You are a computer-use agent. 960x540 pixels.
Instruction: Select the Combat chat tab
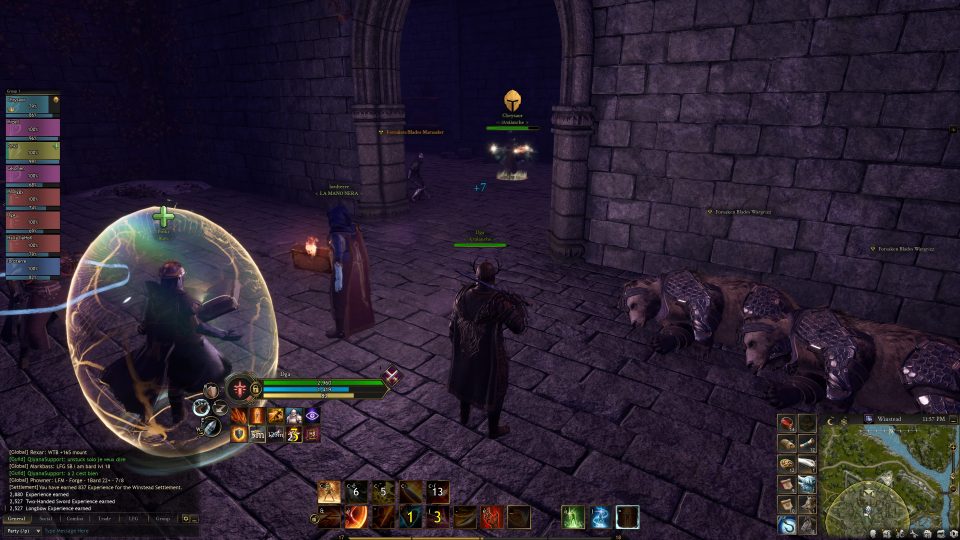click(75, 519)
